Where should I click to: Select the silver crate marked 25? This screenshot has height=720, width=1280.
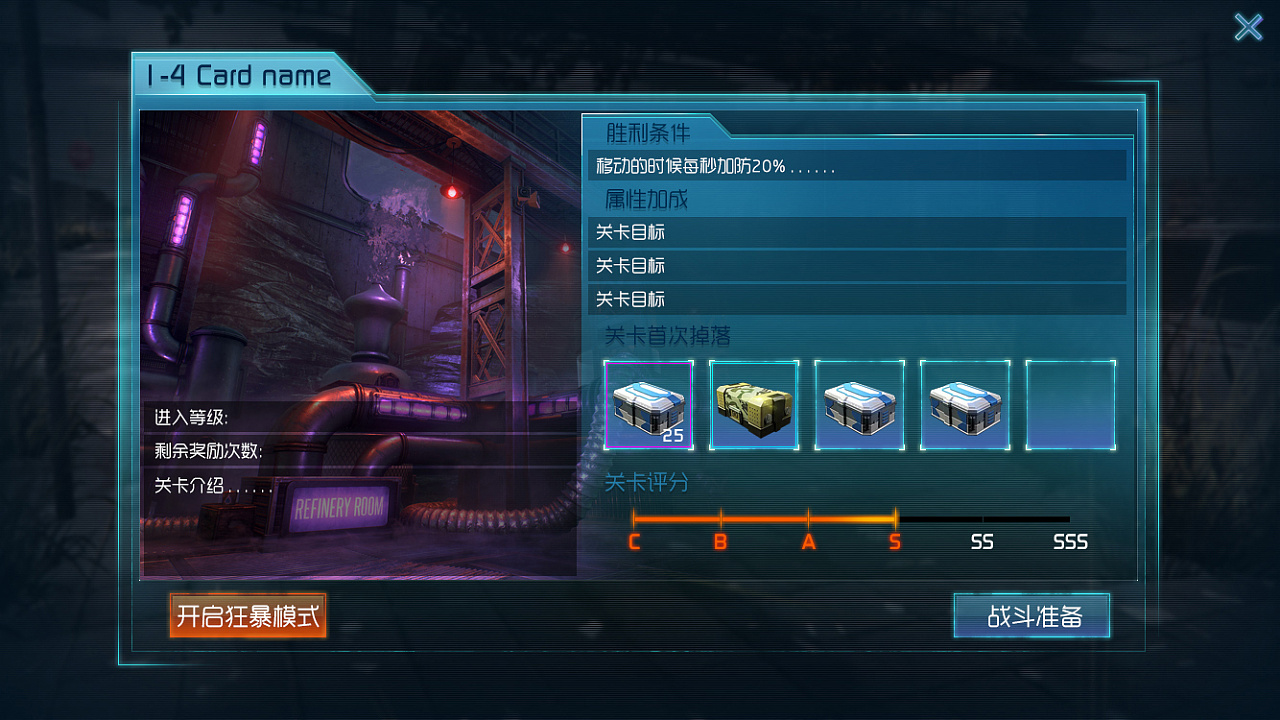pos(648,405)
